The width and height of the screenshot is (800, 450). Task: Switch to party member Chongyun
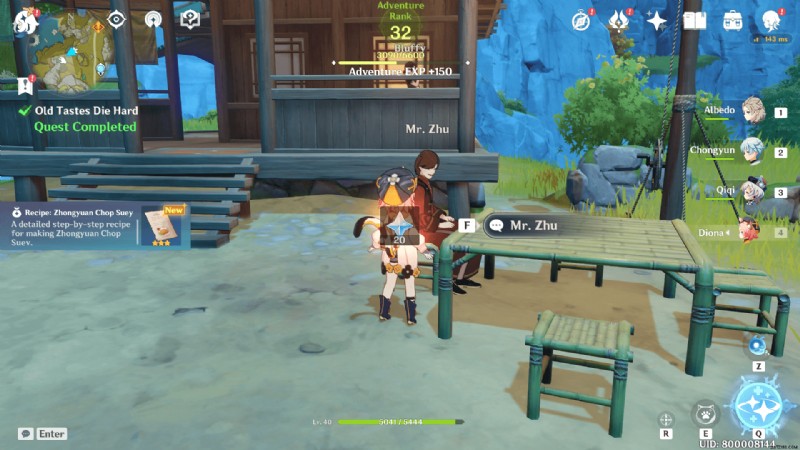click(x=750, y=151)
